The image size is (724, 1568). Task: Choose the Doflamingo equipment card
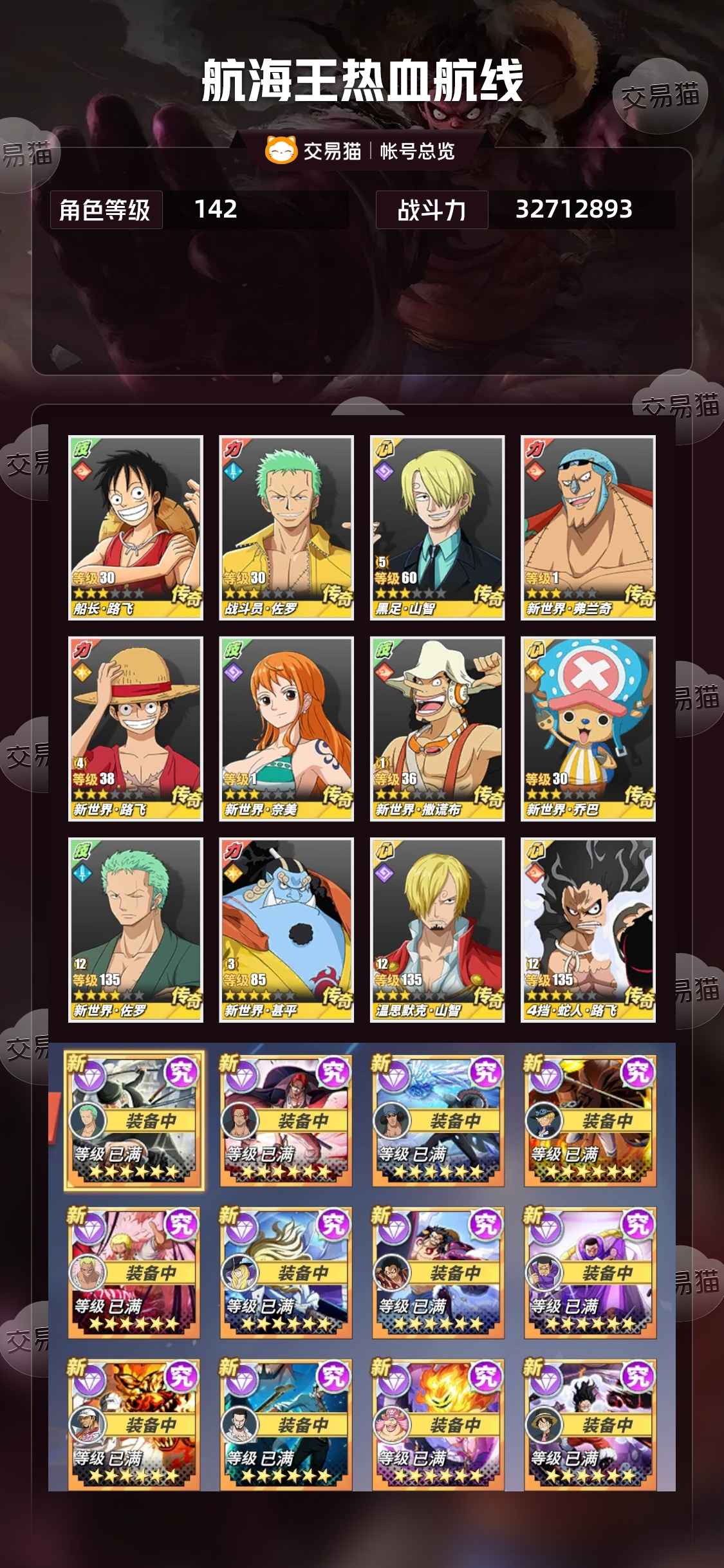tap(134, 1272)
